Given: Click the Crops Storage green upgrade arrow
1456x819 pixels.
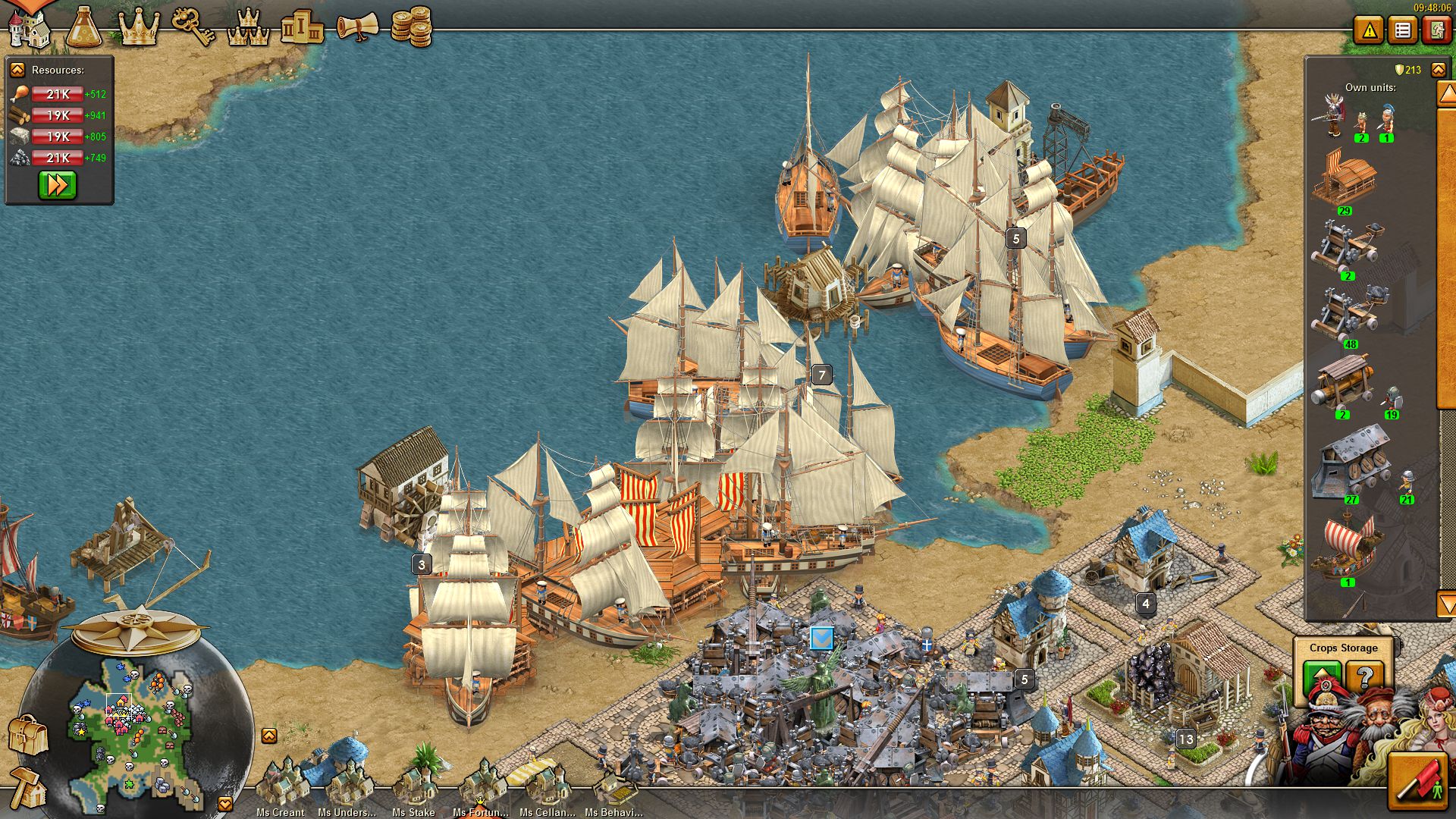Looking at the screenshot, I should 1322,676.
